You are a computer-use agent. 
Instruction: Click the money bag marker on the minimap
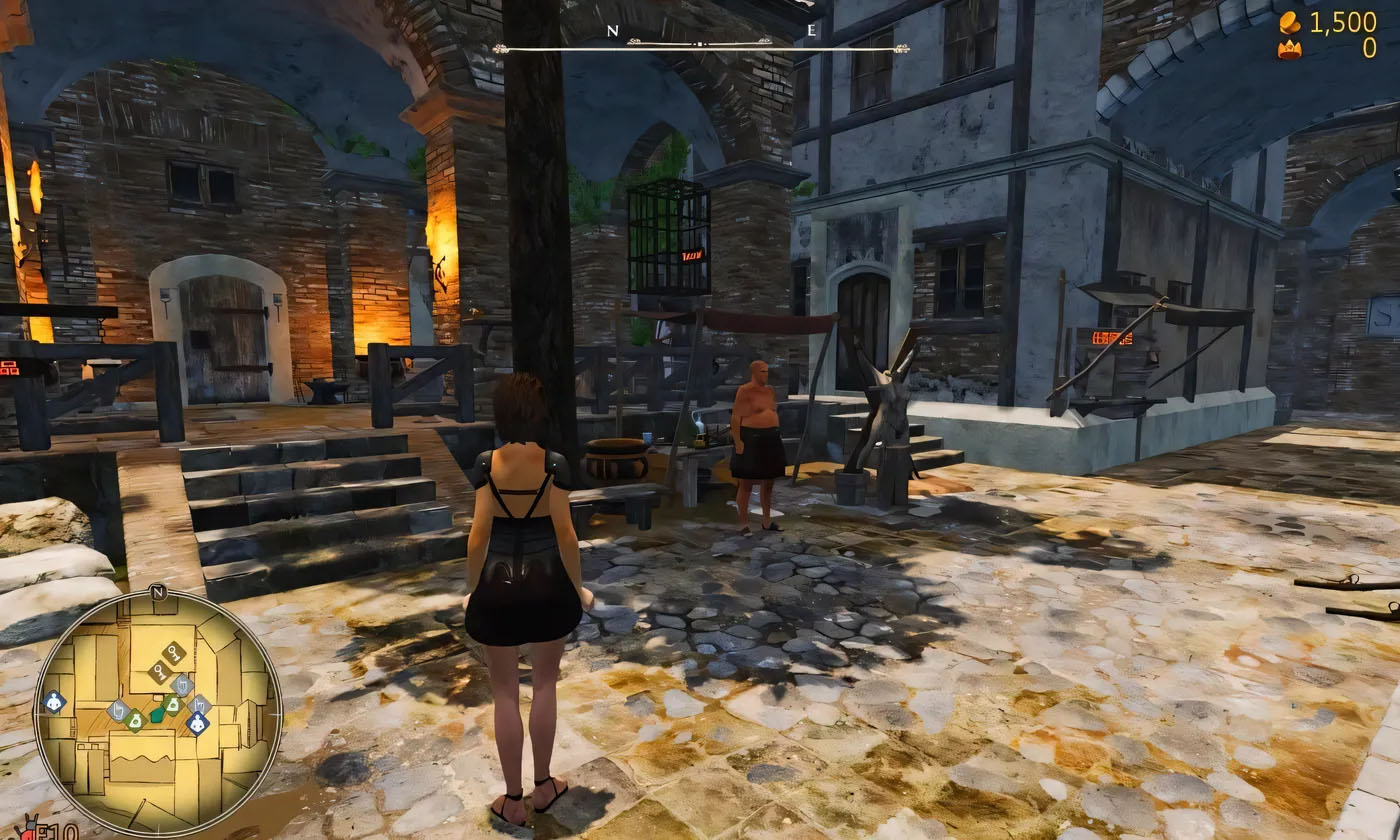tap(135, 721)
